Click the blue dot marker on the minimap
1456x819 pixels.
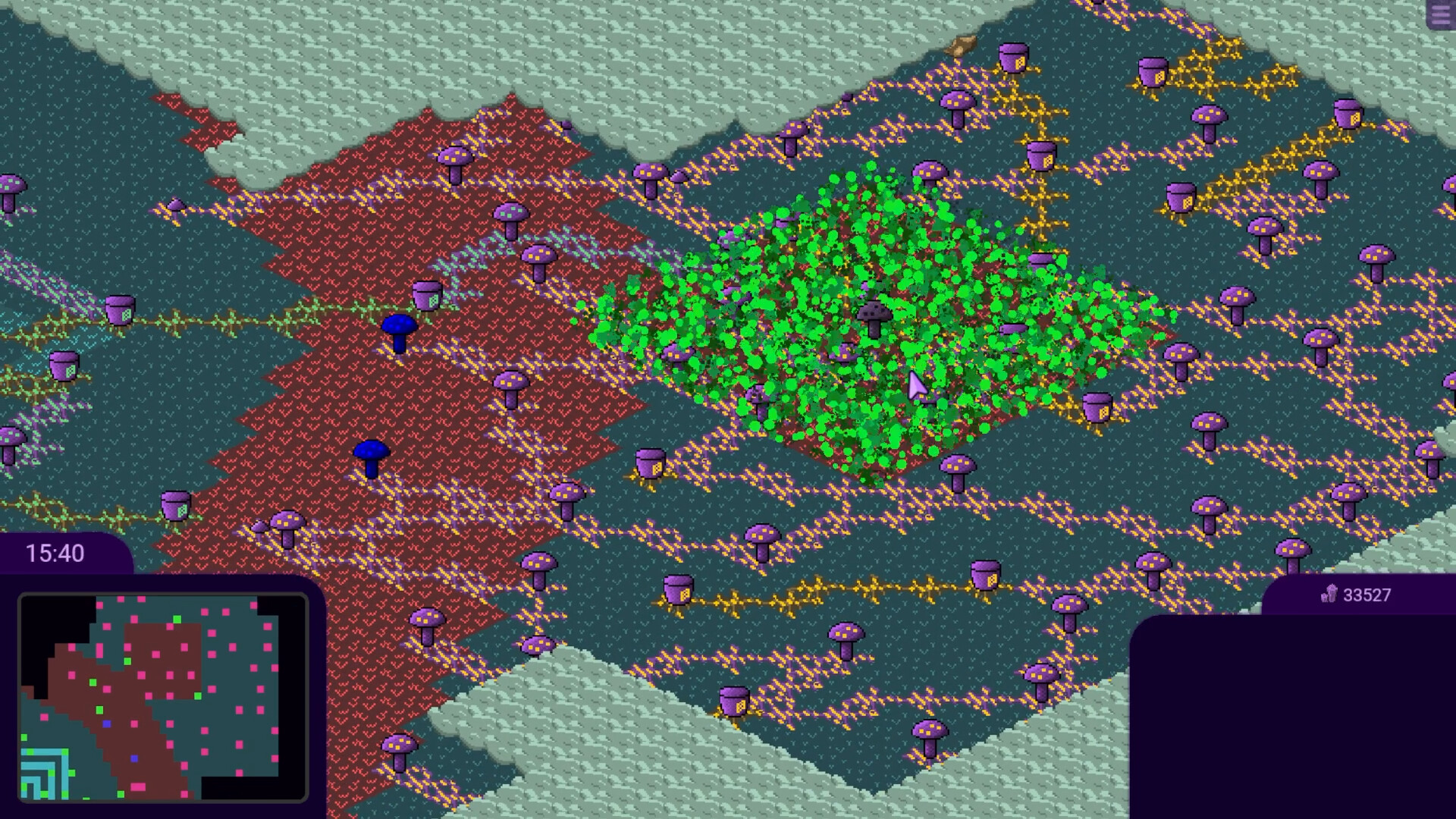click(x=106, y=723)
